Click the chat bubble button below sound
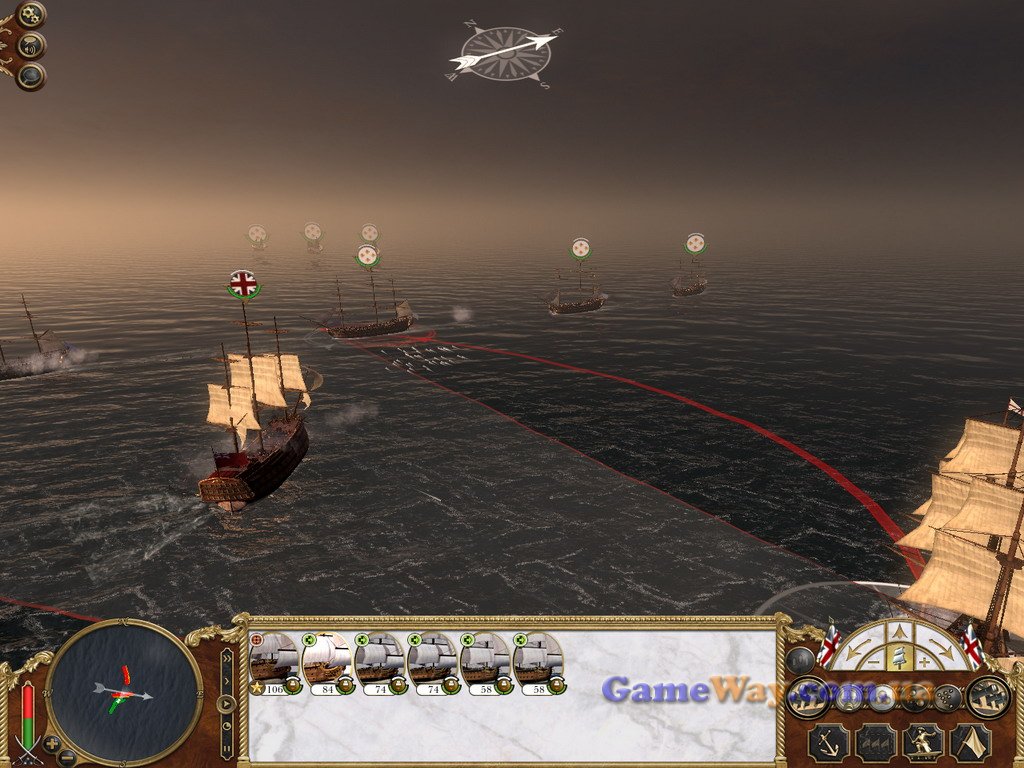This screenshot has width=1024, height=768. click(31, 75)
